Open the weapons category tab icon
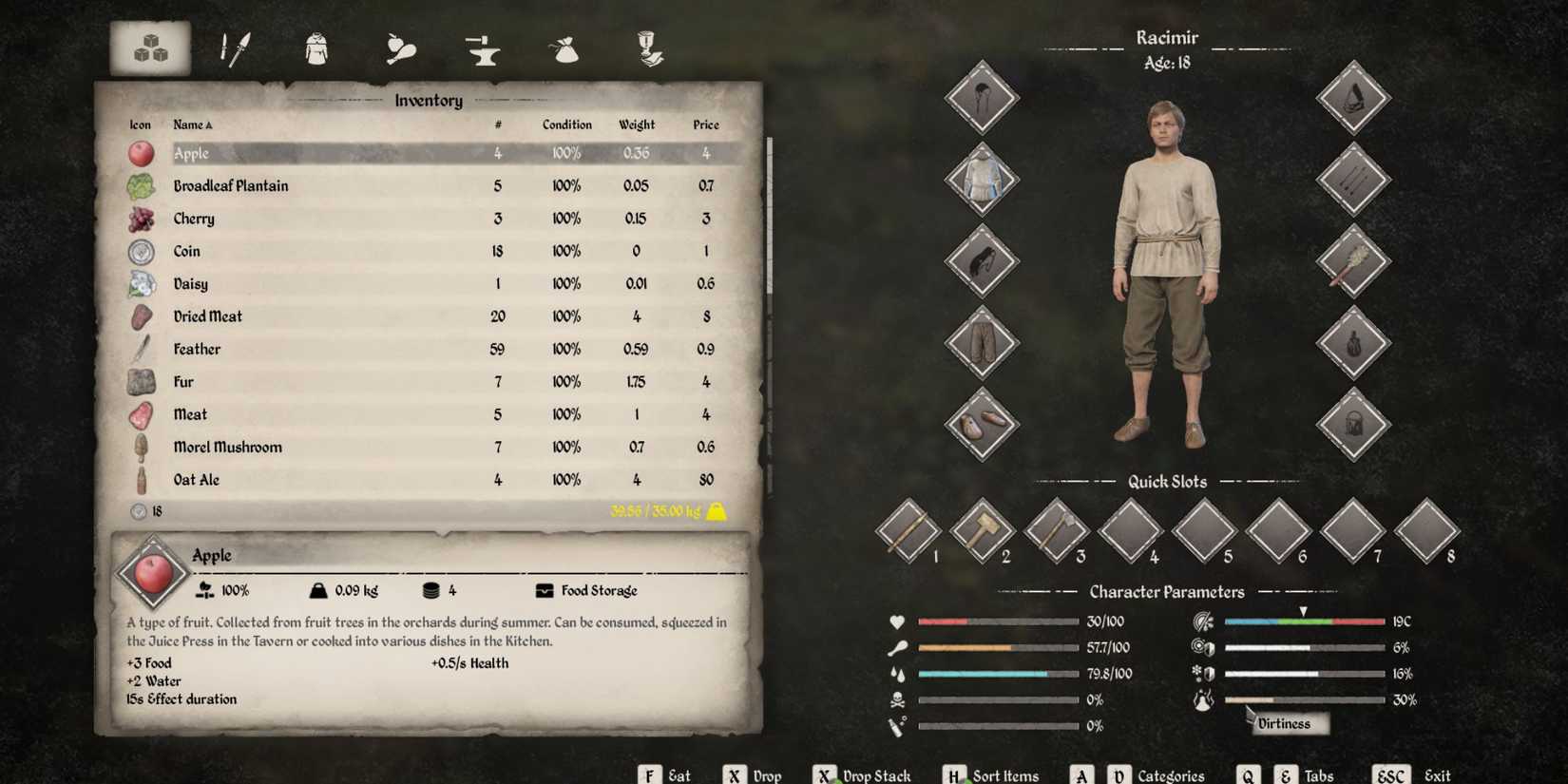 pos(236,49)
